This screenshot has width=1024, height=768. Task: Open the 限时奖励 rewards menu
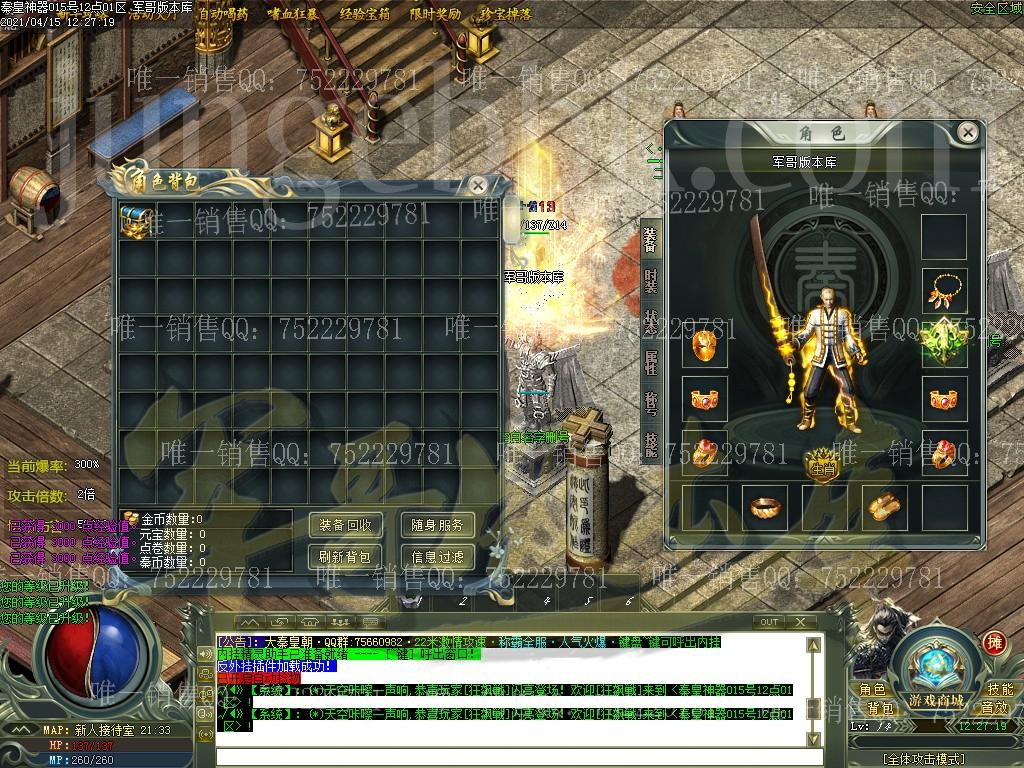[x=435, y=14]
